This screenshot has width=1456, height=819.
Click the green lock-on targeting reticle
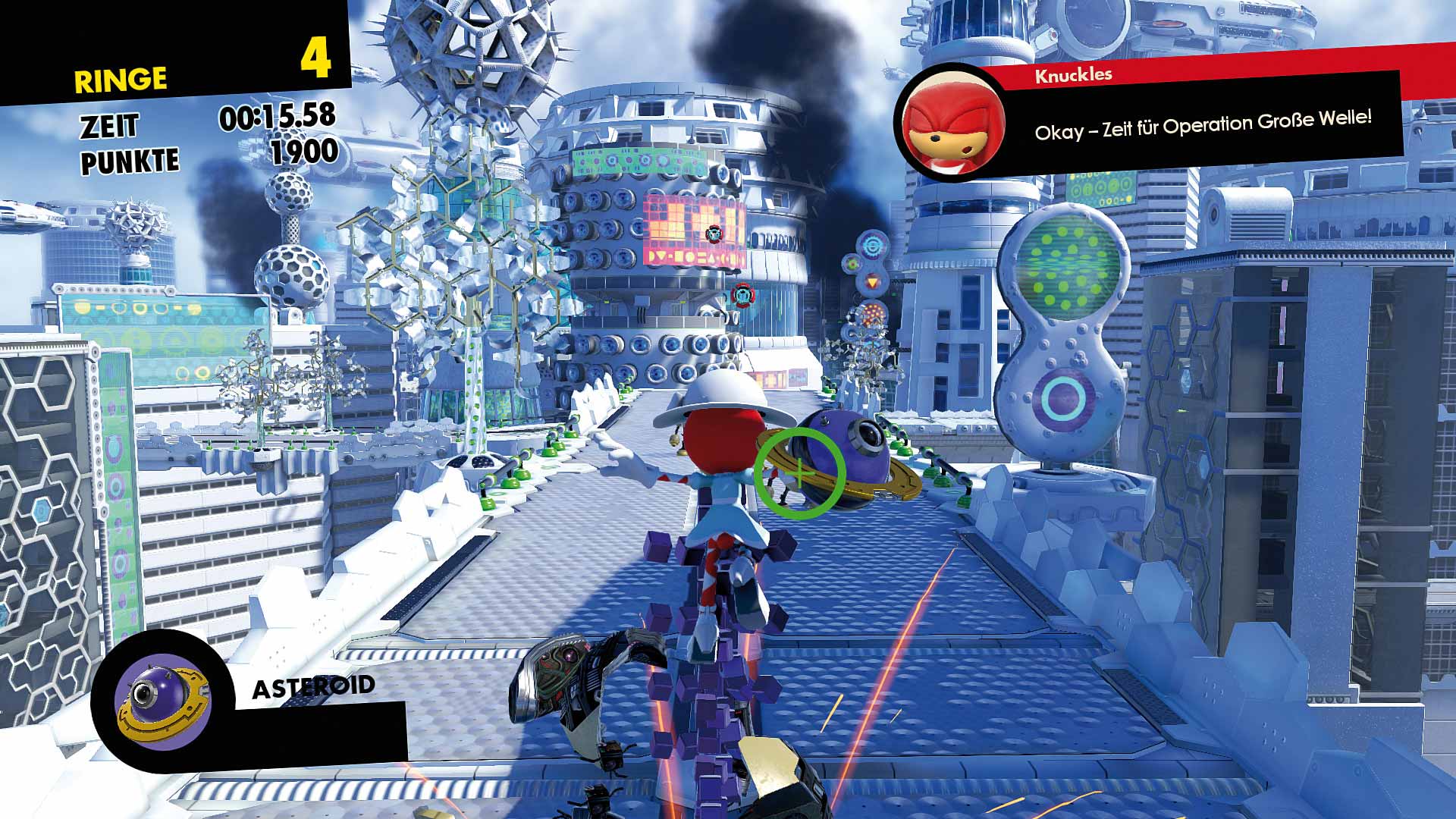pos(799,472)
